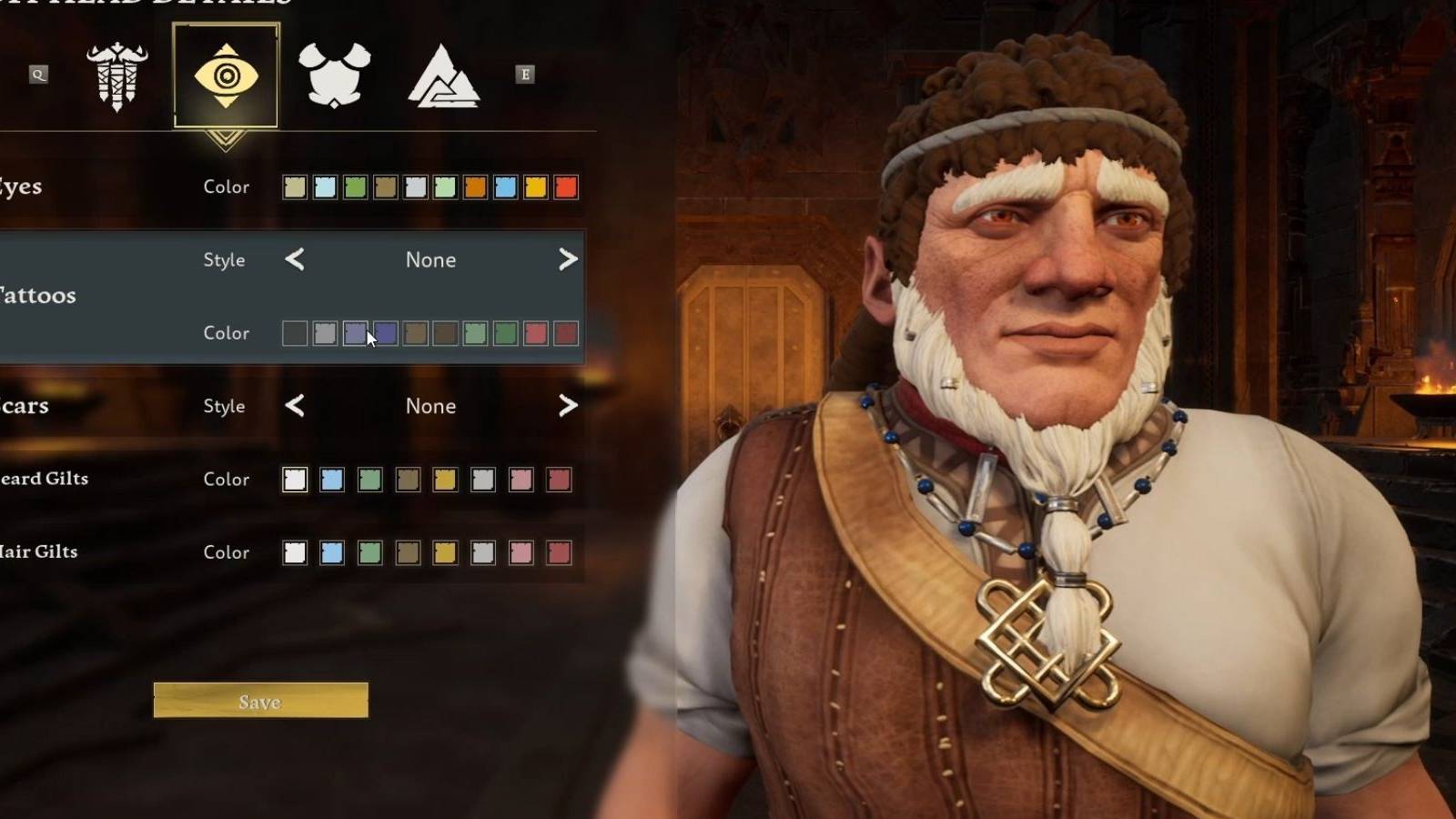
Task: Click the magnifier search icon
Action: 38,75
